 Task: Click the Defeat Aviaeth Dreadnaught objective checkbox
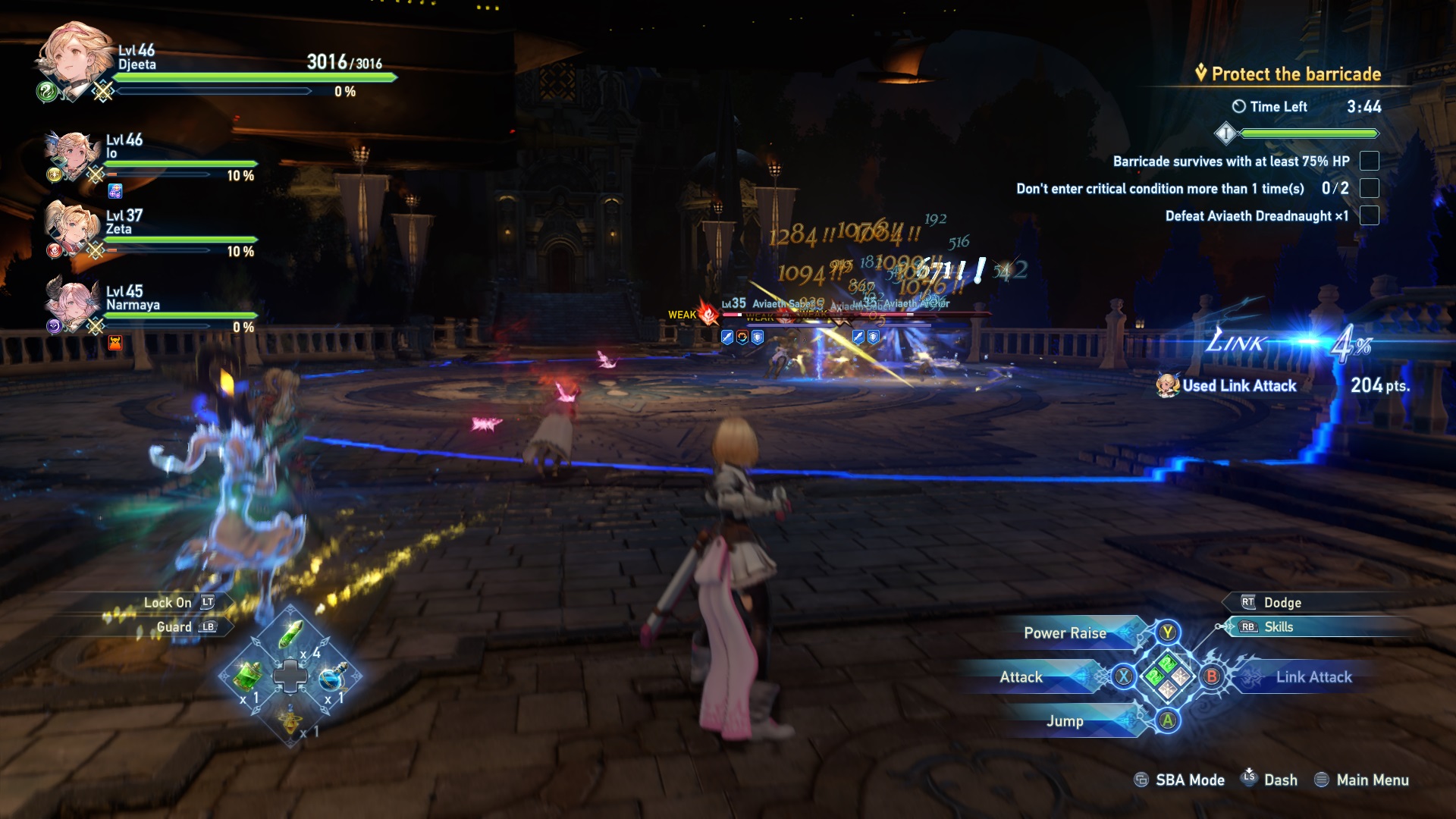click(1369, 216)
